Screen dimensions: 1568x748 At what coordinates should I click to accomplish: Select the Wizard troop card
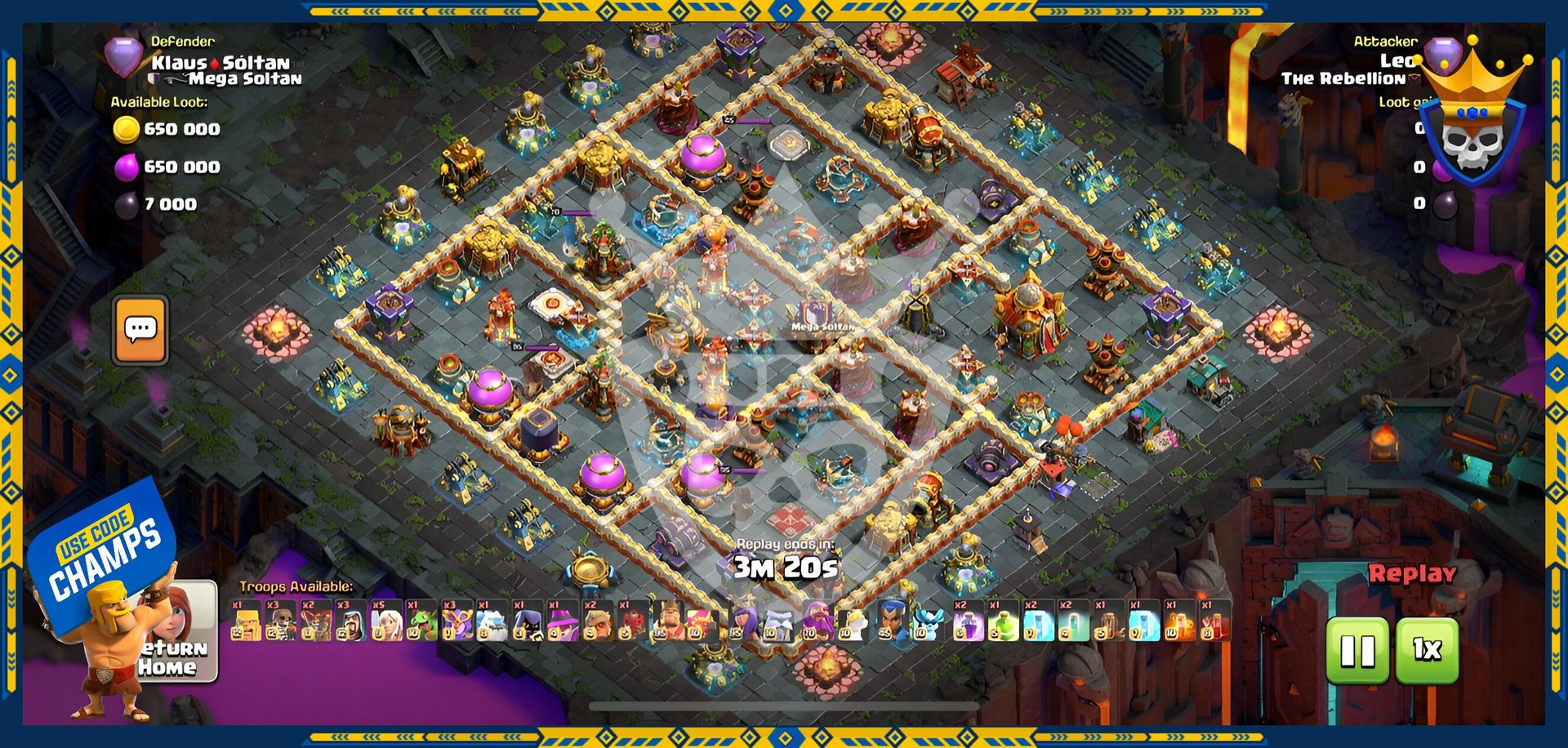[350, 621]
